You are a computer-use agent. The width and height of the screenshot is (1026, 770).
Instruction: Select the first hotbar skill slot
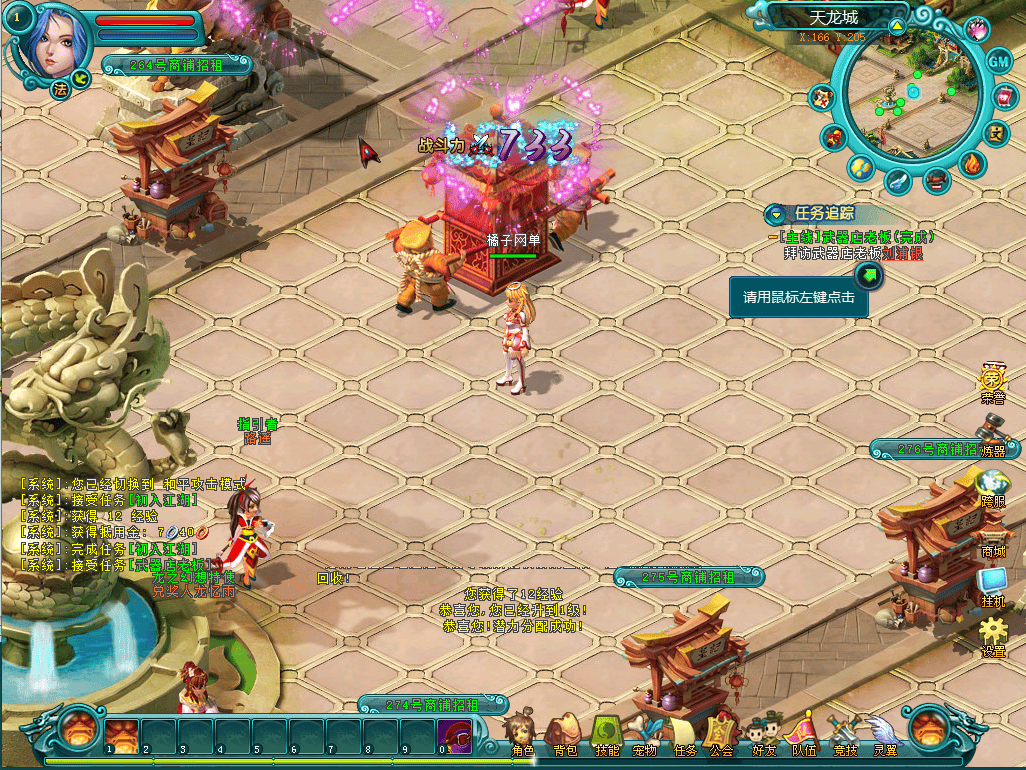122,734
